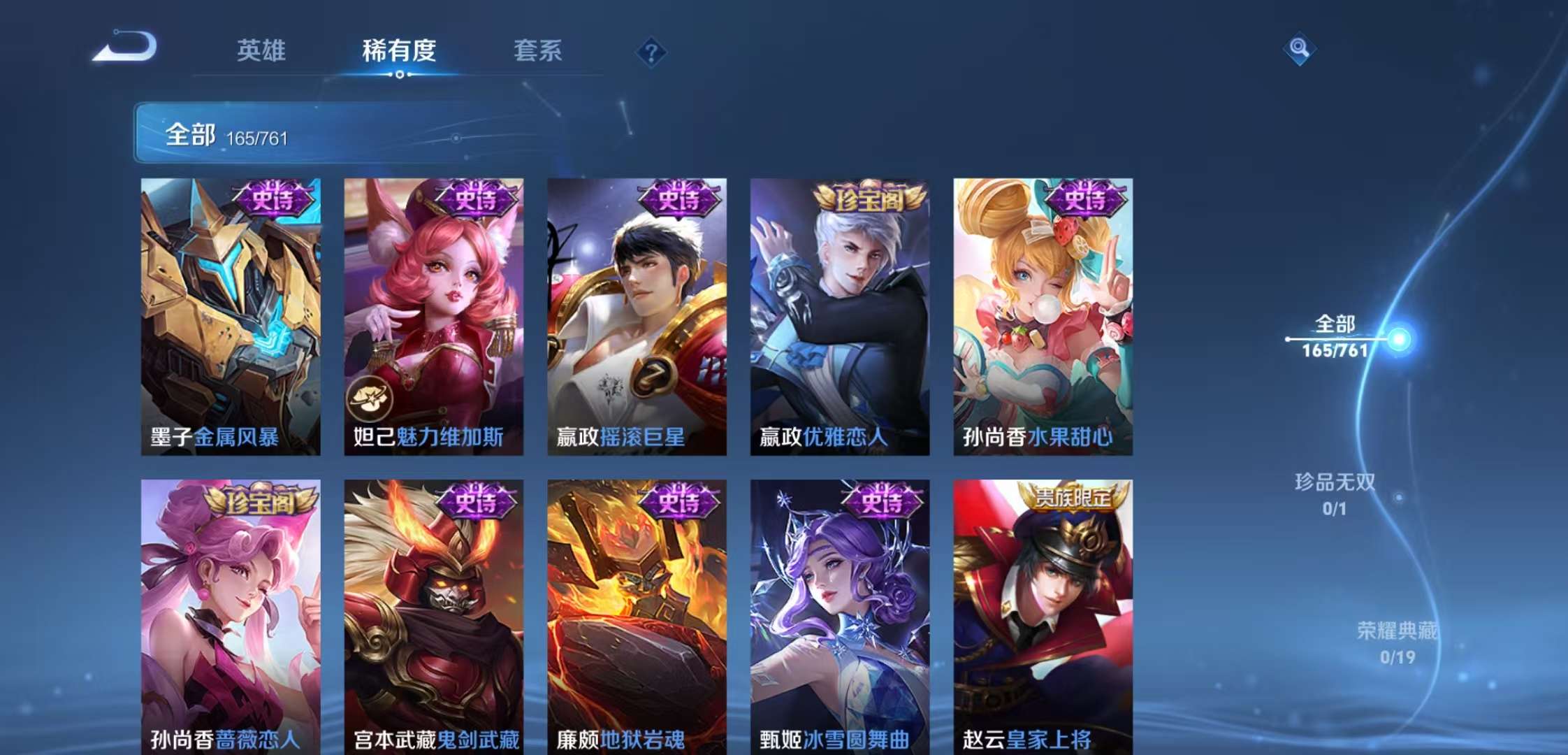Select the 孙尚香 水果甜心 skin card
Screen dimensions: 1568x755
pyautogui.click(x=1043, y=317)
